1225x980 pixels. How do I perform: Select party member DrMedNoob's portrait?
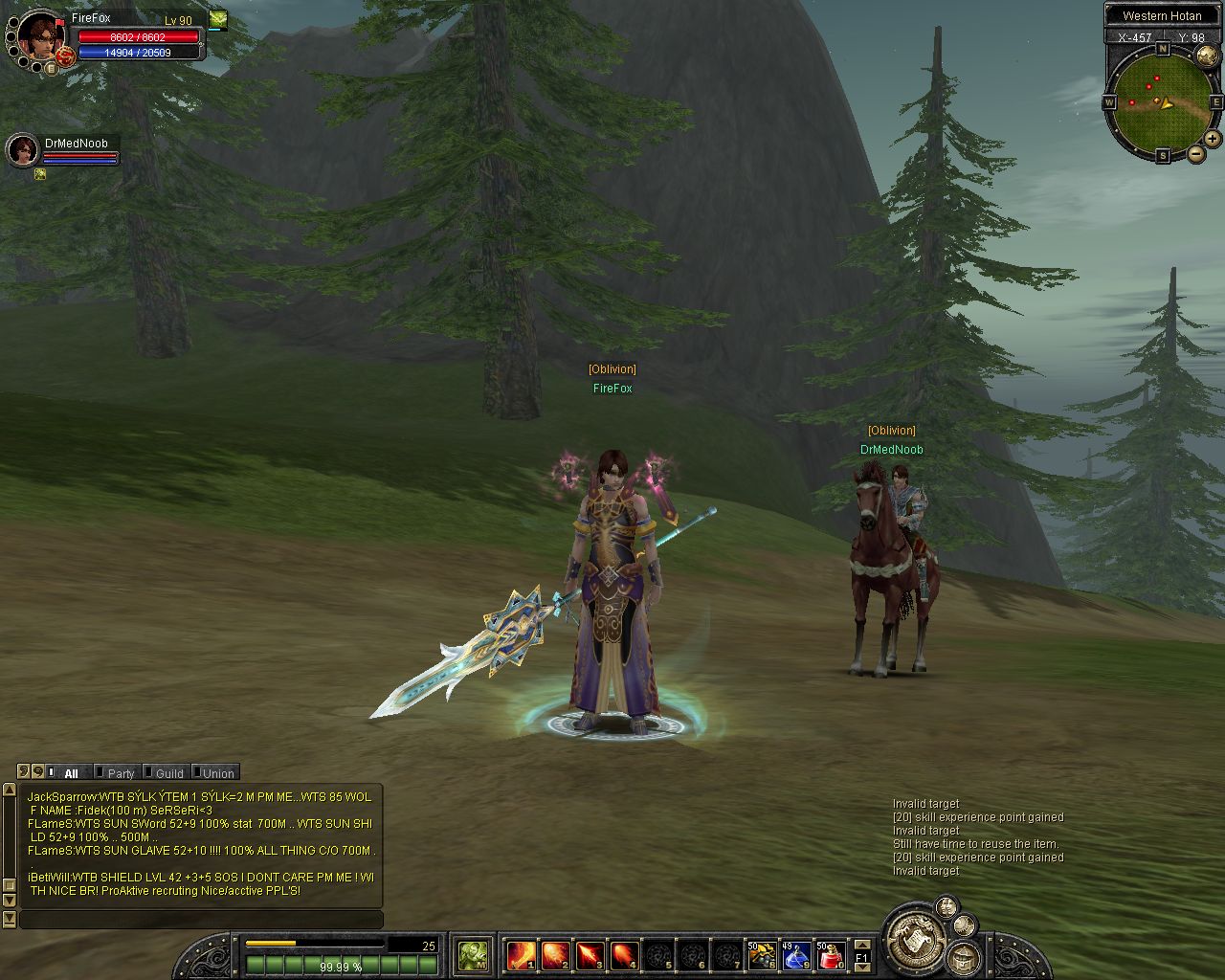22,150
